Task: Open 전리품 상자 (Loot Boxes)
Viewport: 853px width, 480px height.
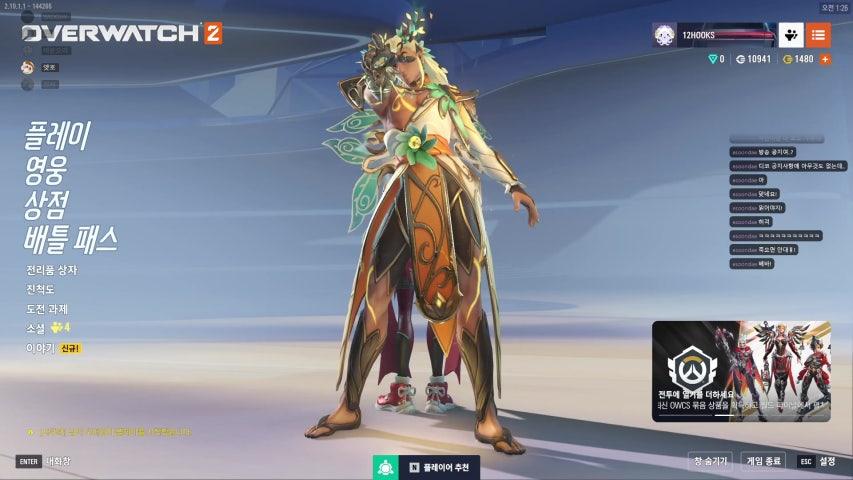Action: [52, 270]
